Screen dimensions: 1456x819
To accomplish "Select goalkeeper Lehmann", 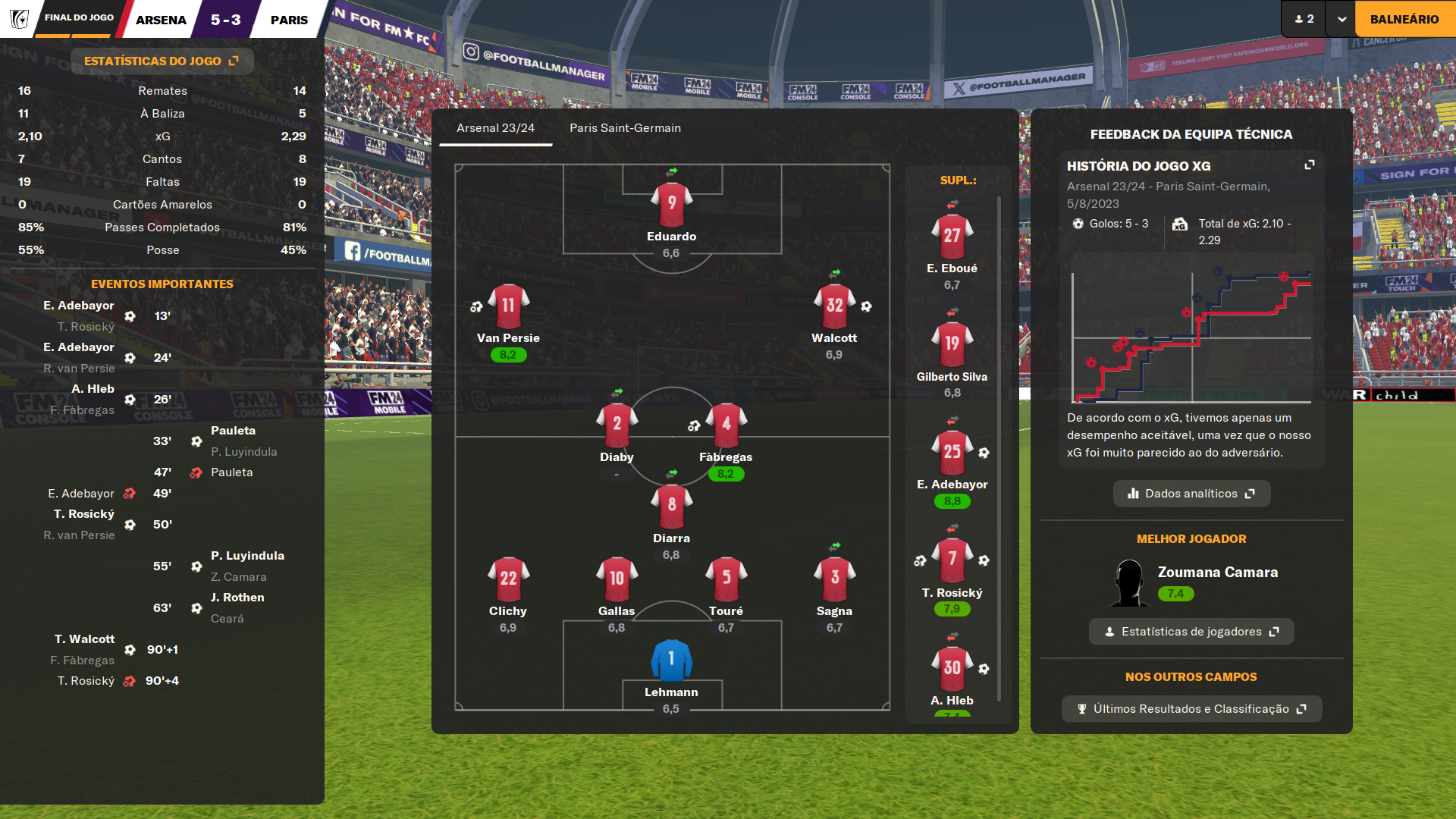I will point(671,661).
